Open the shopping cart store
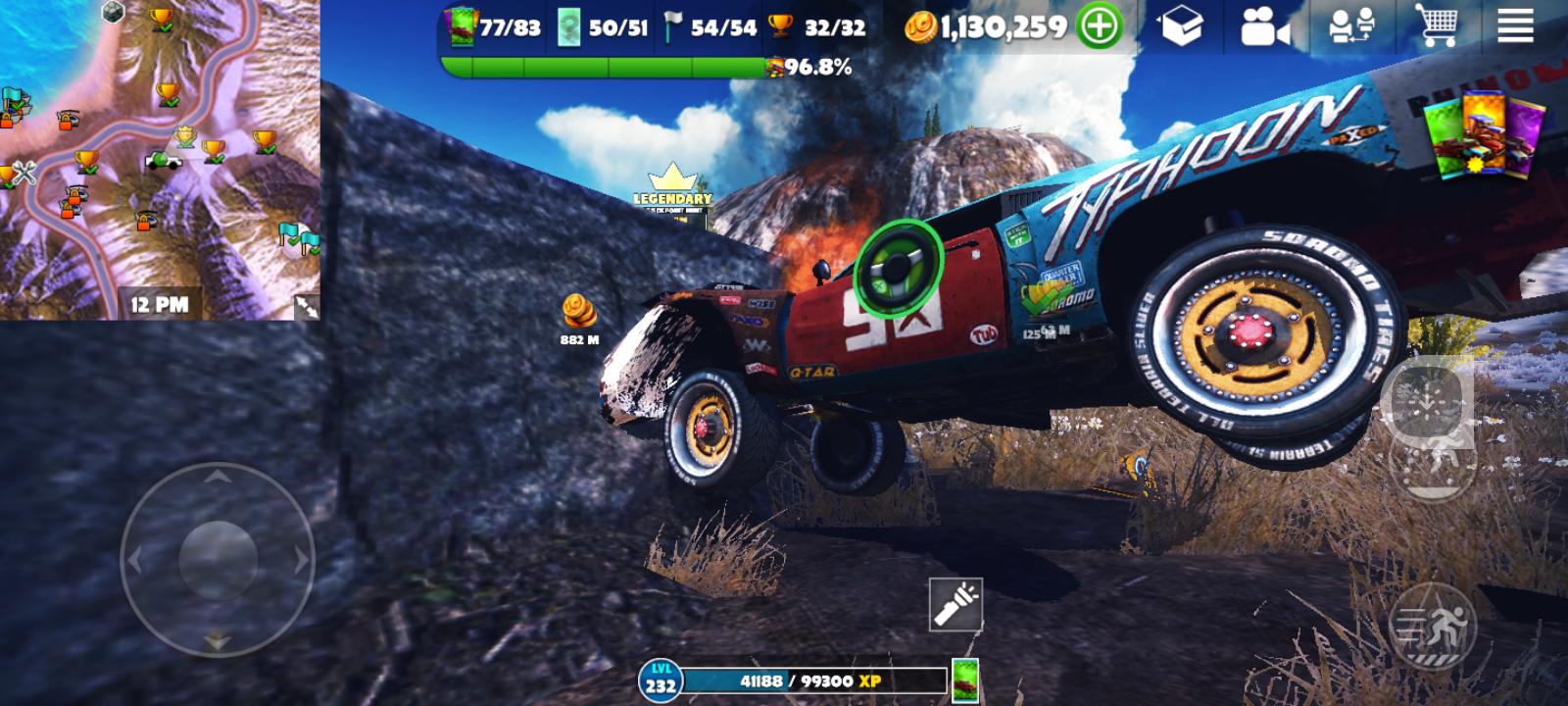Screen dimensions: 1568x706 (1436, 25)
